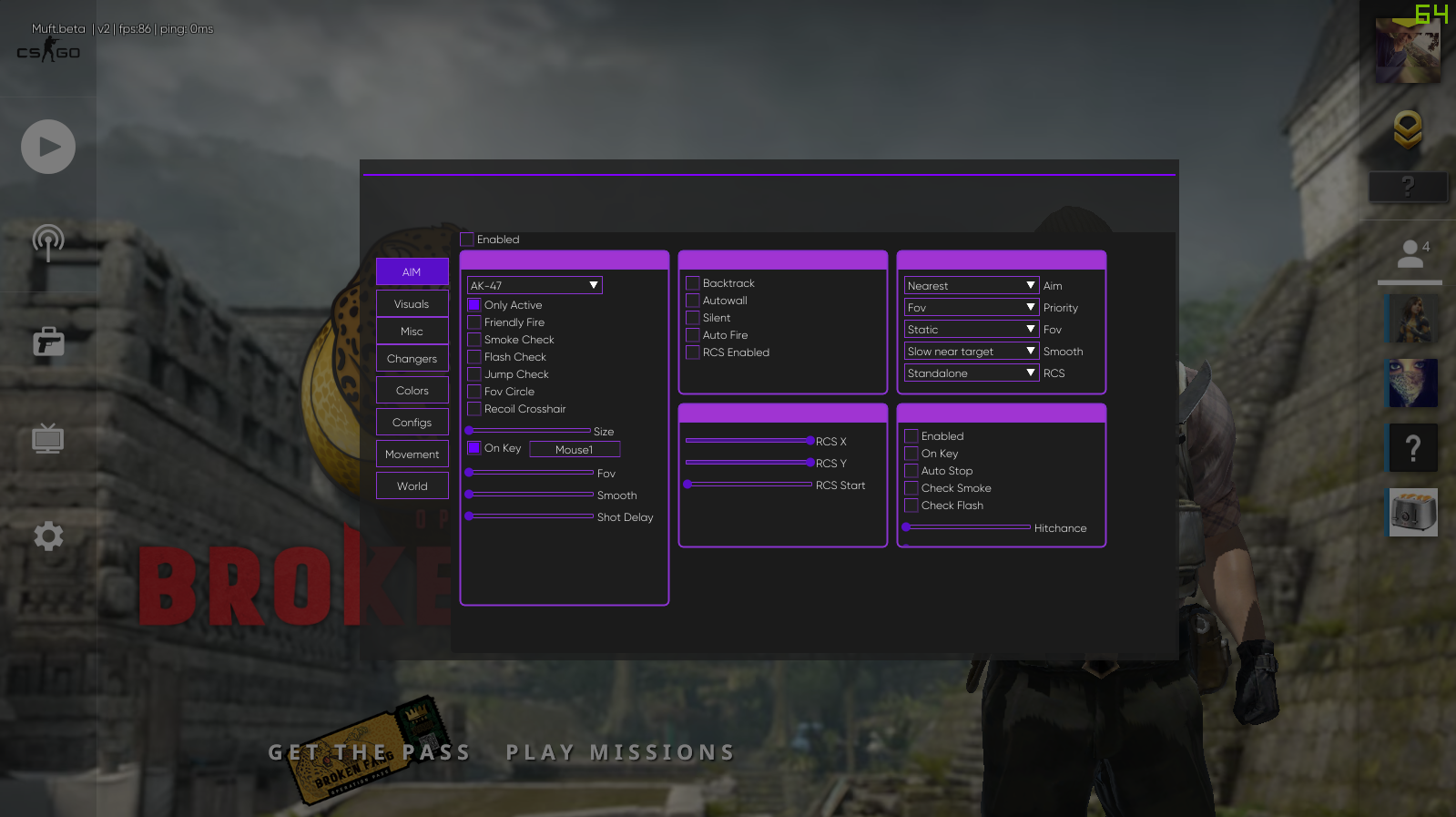Tick the Auto Stop checkbox

pos(911,471)
